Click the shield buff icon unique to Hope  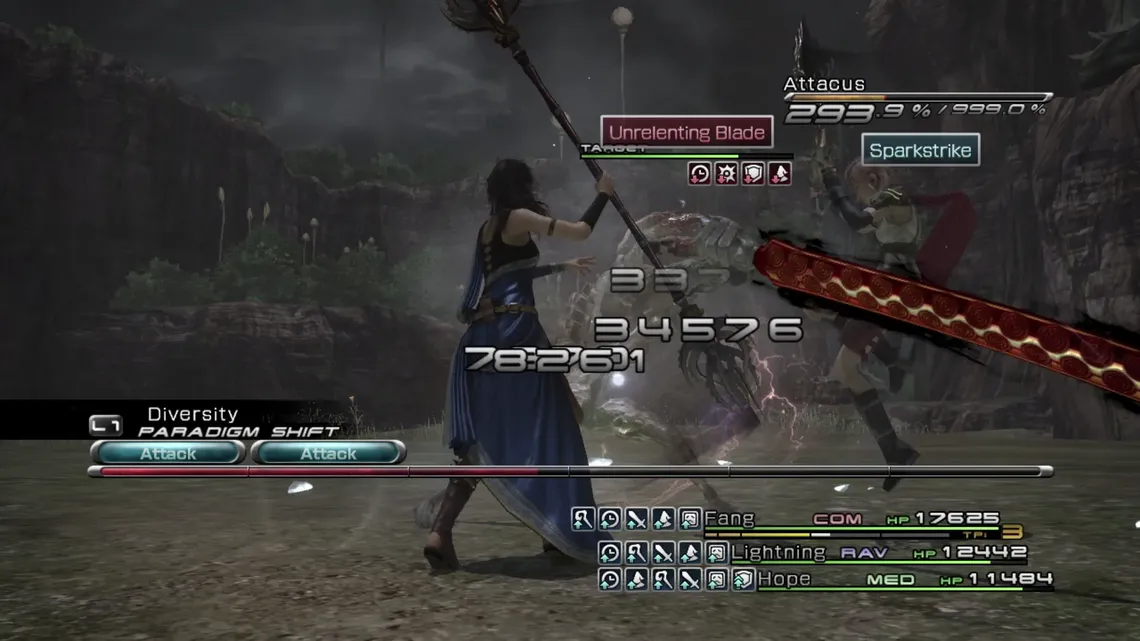742,579
